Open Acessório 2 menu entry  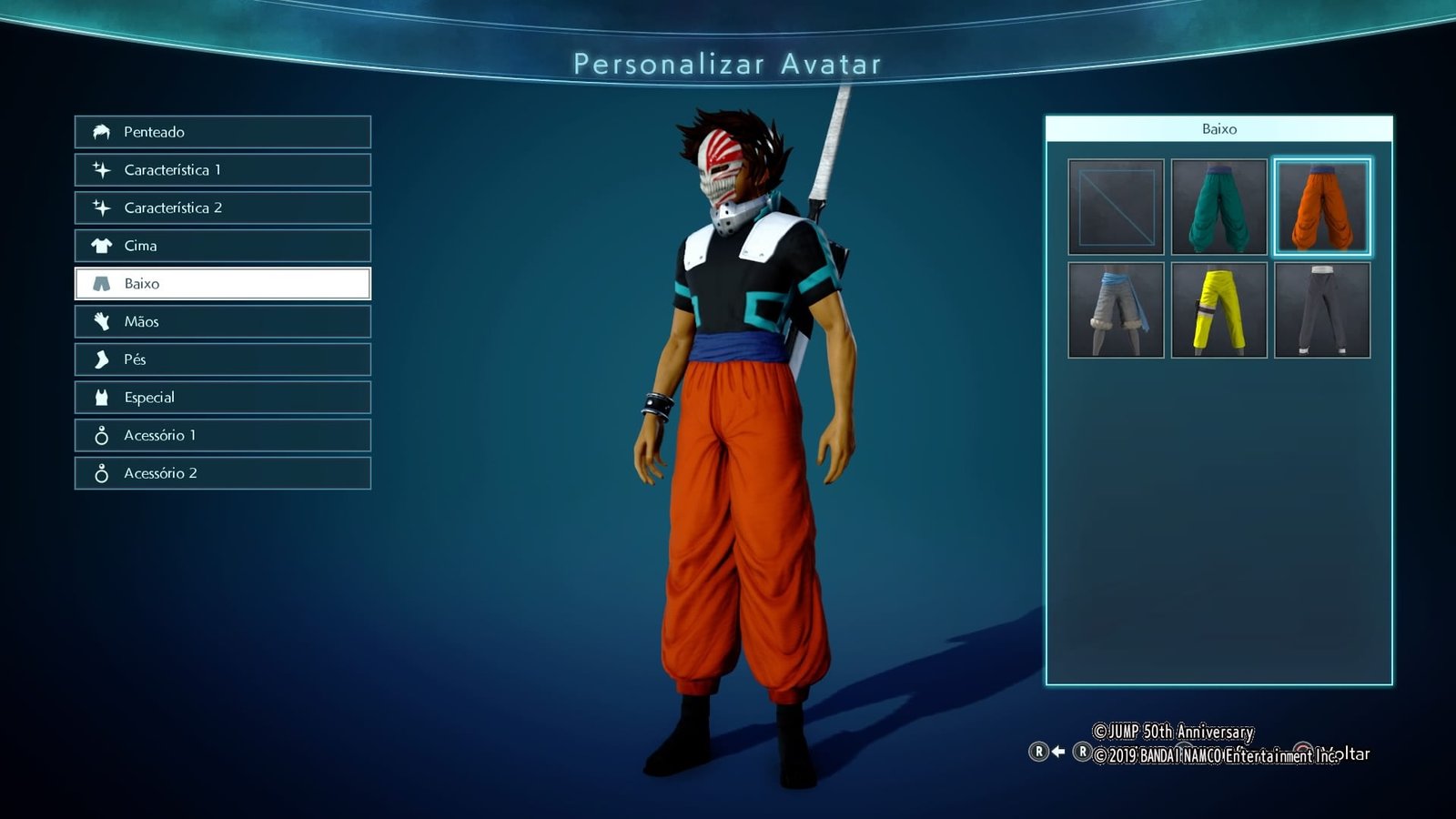223,473
